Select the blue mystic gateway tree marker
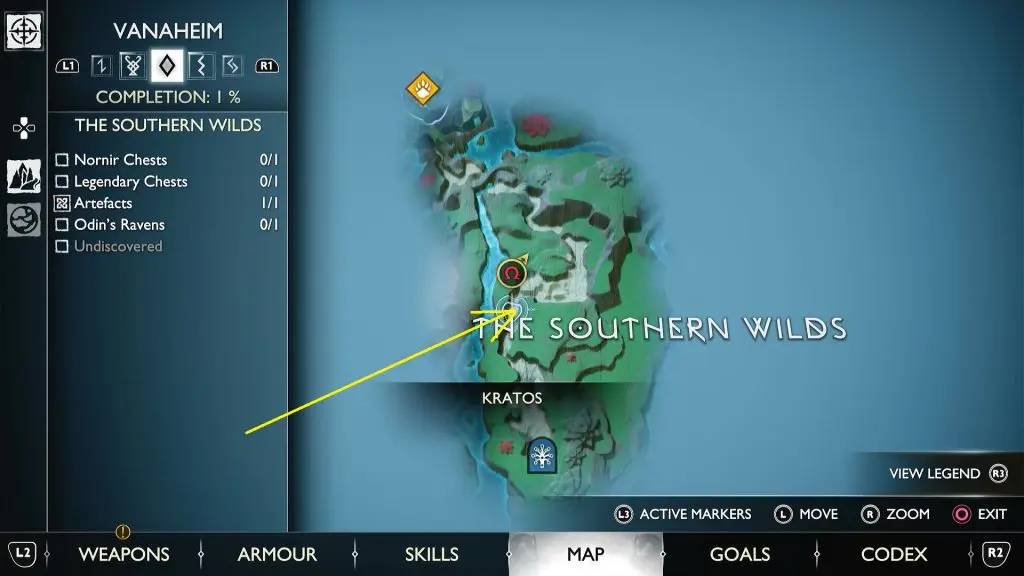The height and width of the screenshot is (576, 1024). click(542, 455)
